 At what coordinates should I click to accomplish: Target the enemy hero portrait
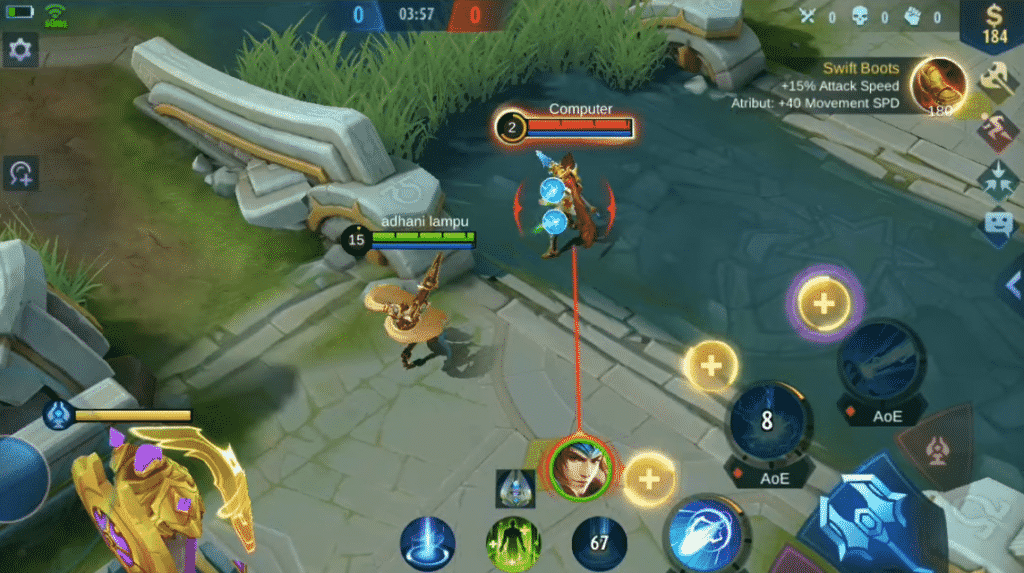pos(580,466)
